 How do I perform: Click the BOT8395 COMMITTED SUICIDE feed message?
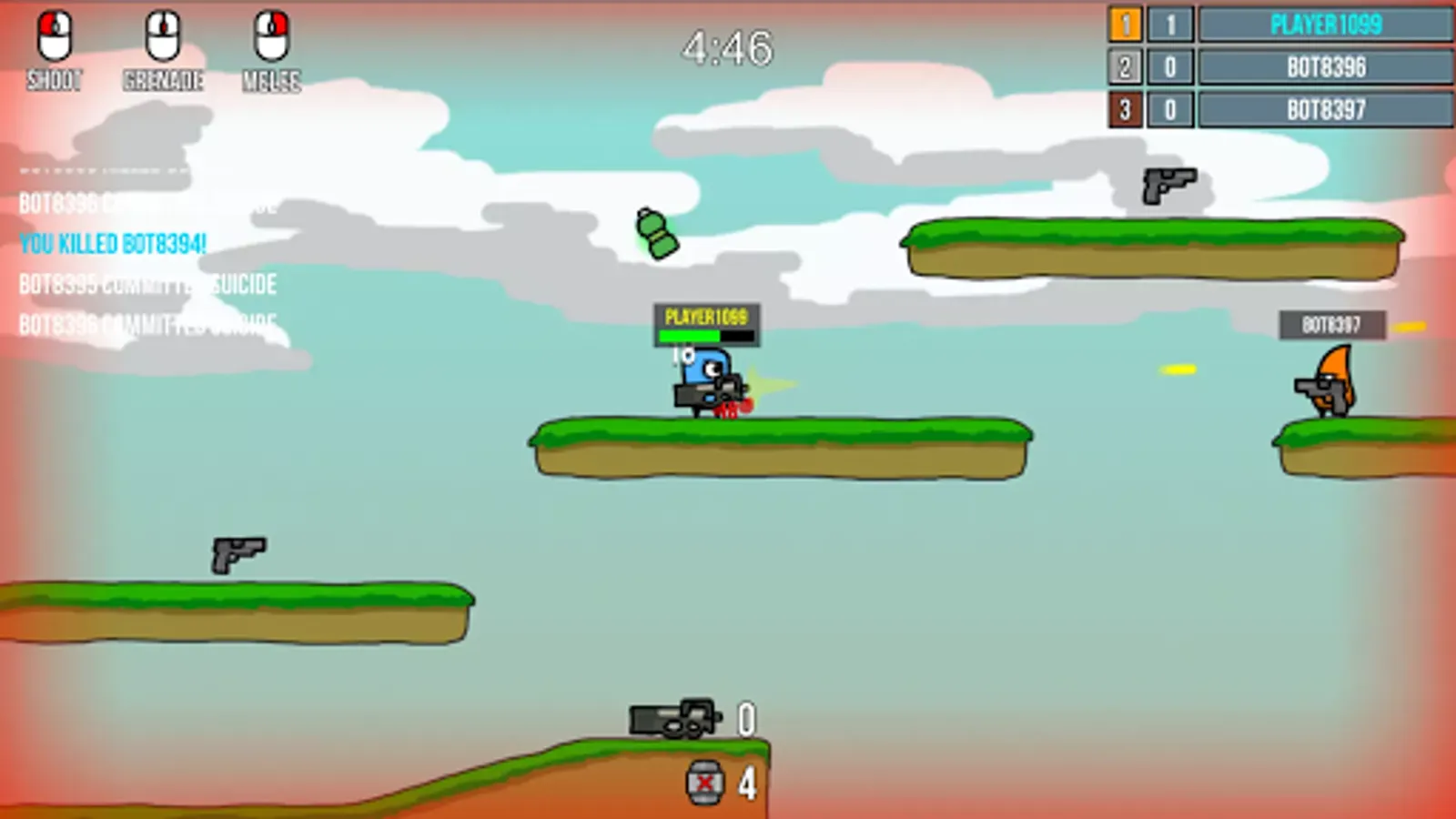tap(147, 284)
